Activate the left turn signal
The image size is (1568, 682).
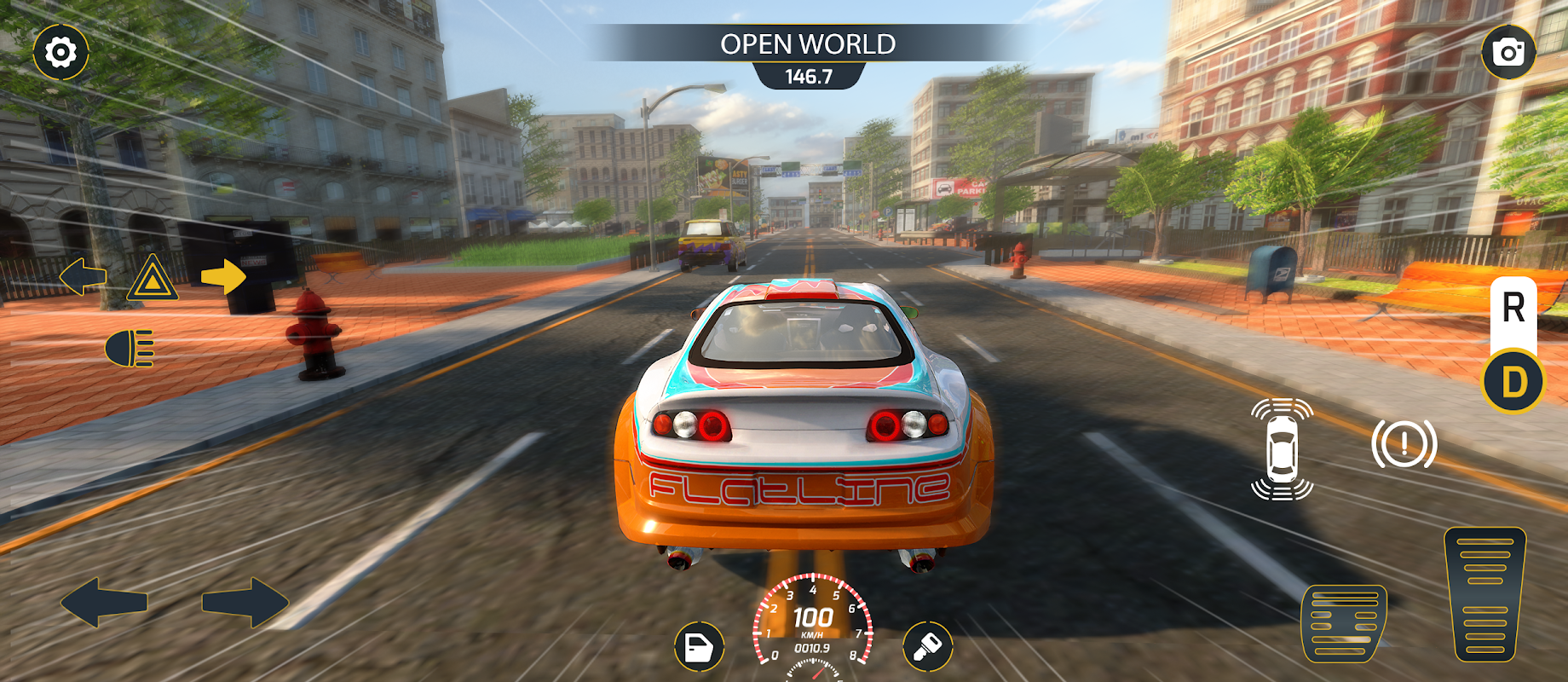(x=83, y=276)
